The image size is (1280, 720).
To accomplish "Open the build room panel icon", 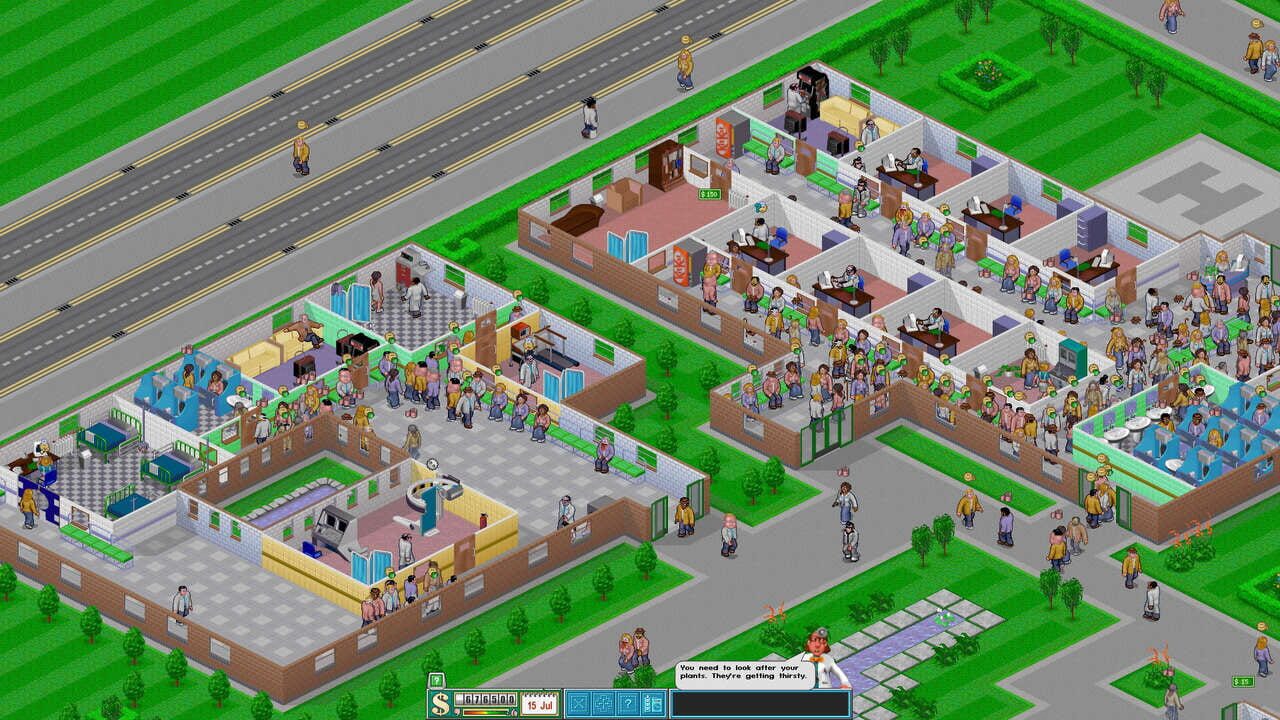I will 578,702.
